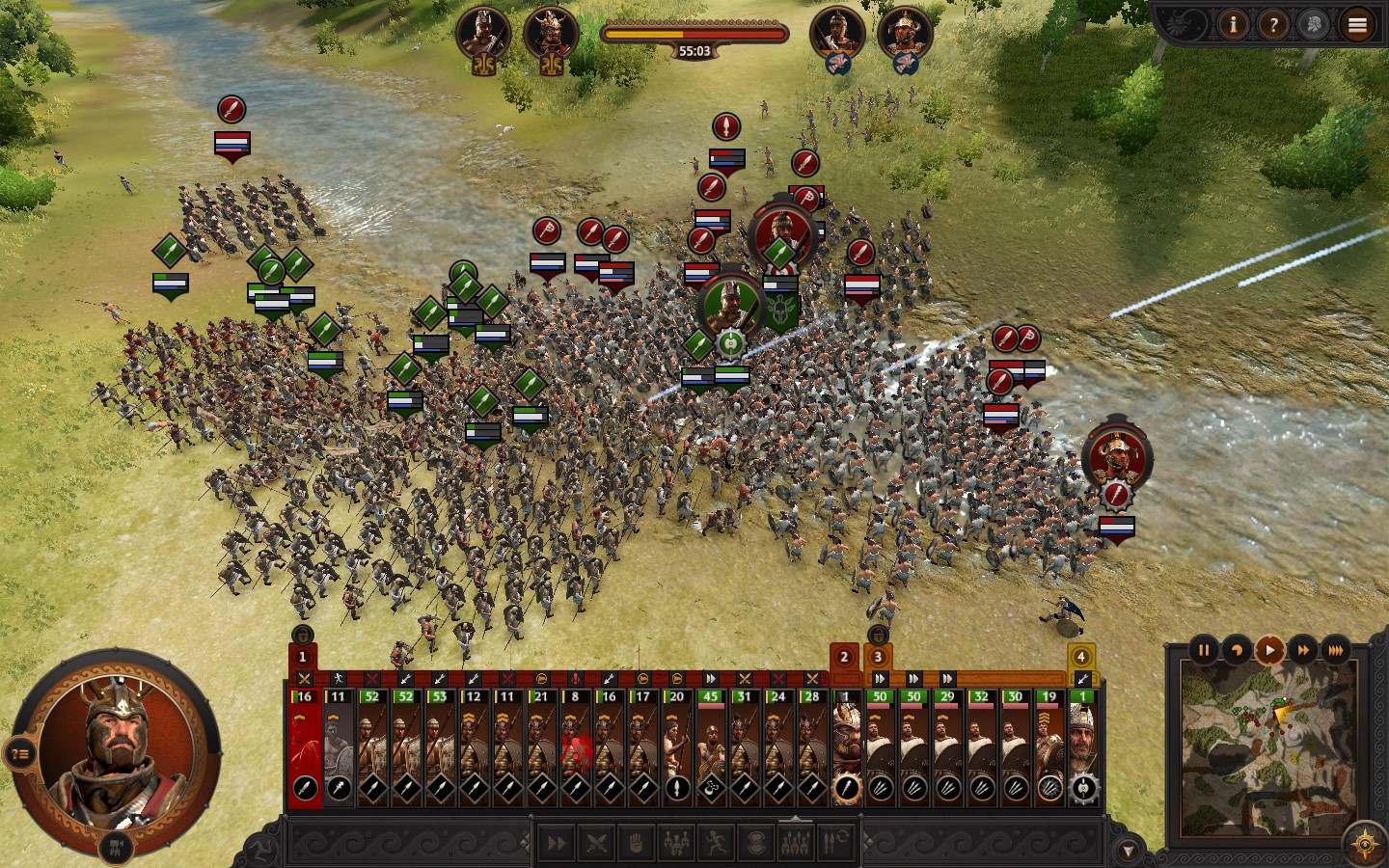Open the main menu hamburger button

(1357, 25)
